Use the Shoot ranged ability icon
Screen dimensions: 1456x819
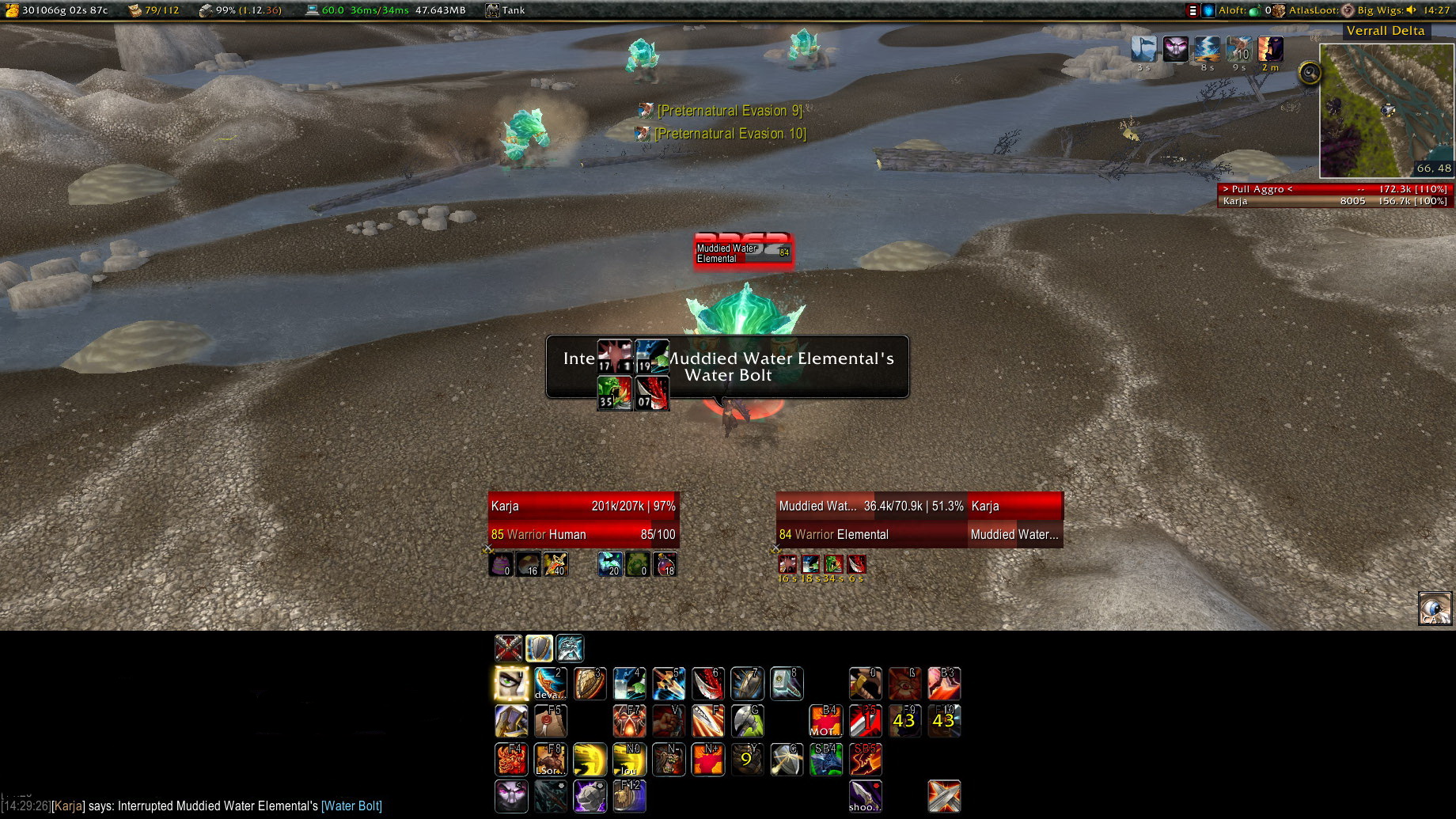click(865, 796)
